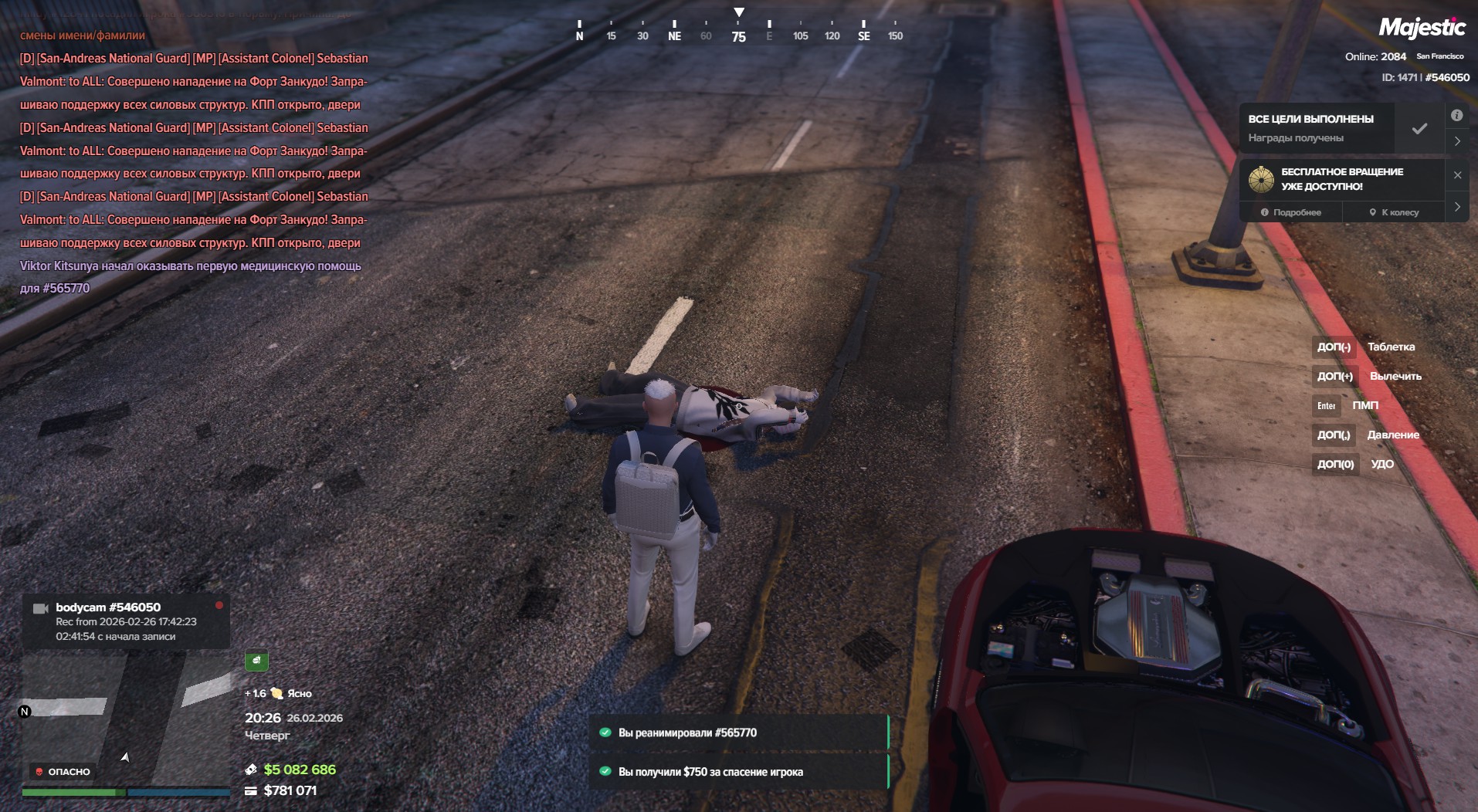Image resolution: width=1478 pixels, height=812 pixels.
Task: Open the goals info icon
Action: click(x=1456, y=115)
